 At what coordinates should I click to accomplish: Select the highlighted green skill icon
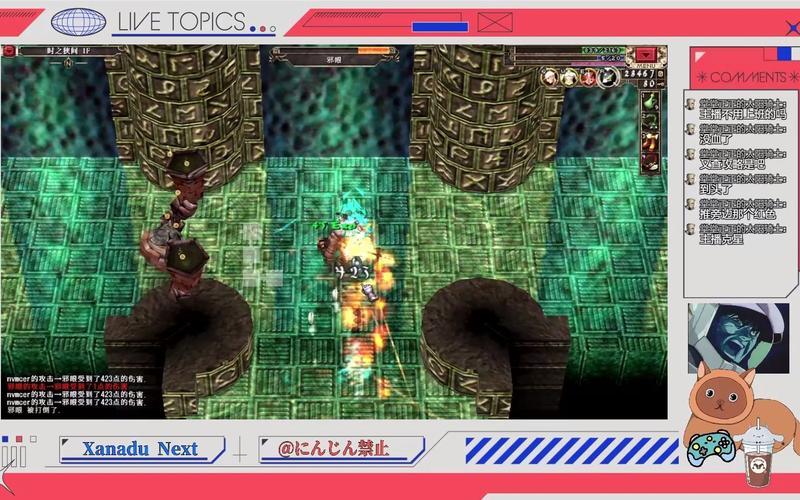[607, 76]
